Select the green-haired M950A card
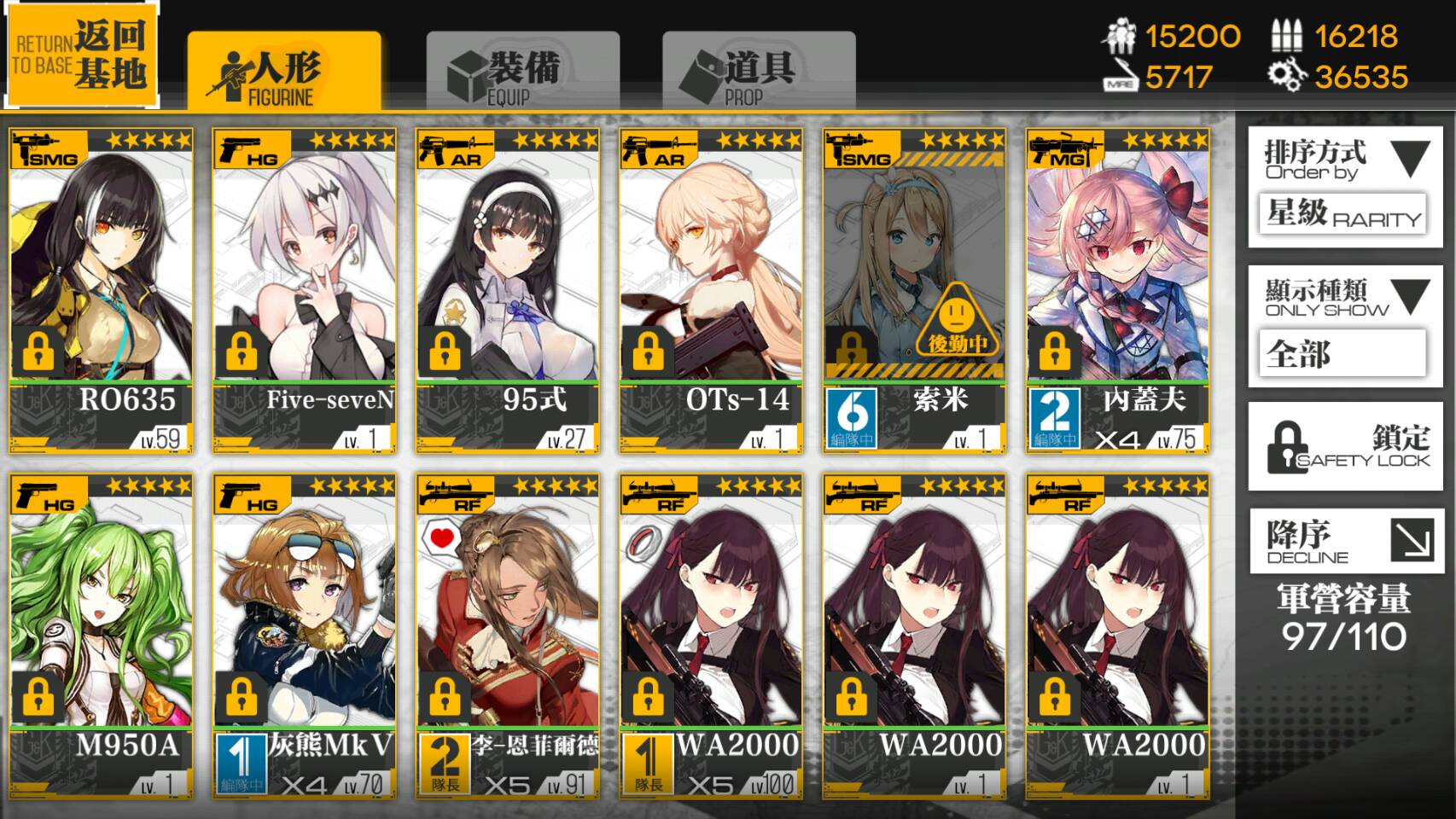This screenshot has width=1456, height=819. pos(101,636)
